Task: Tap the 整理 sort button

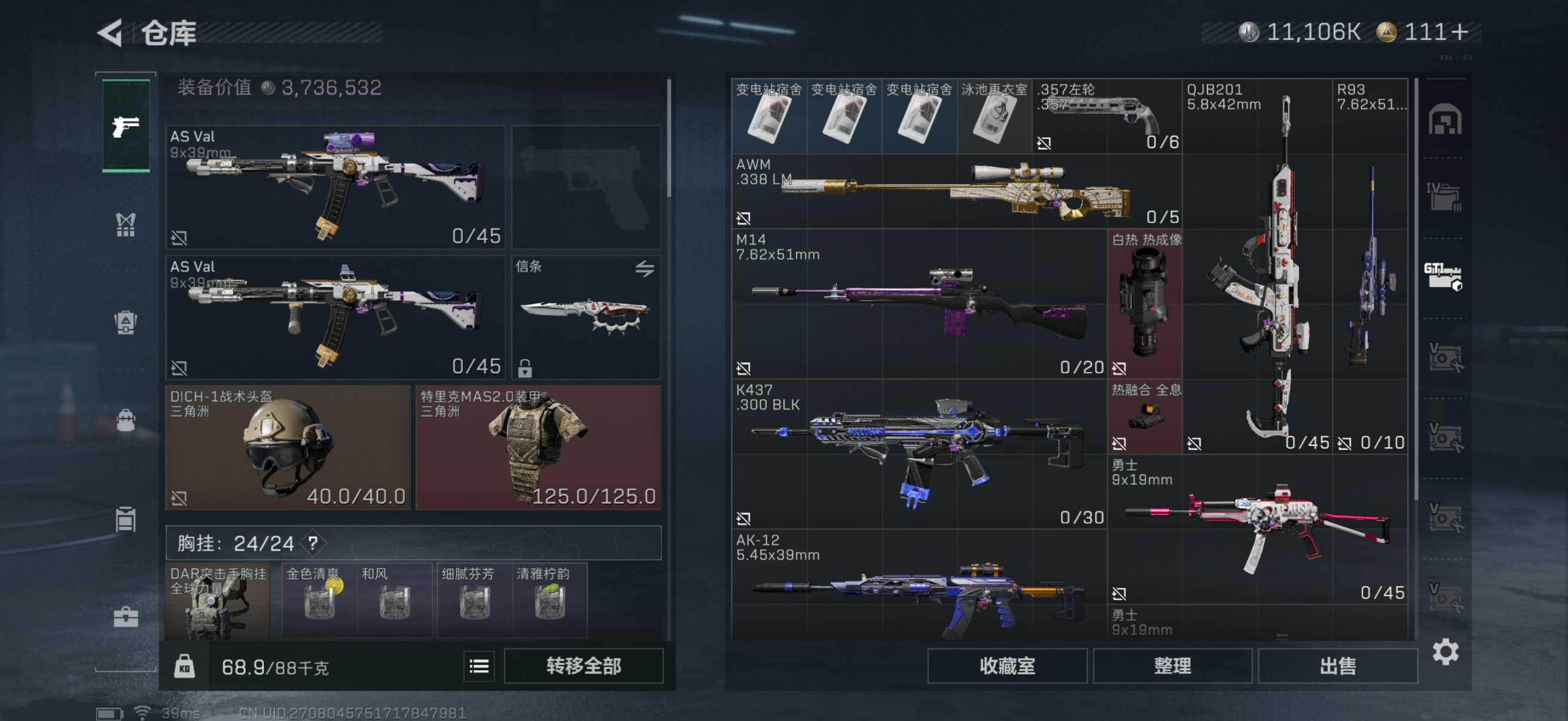Action: (1172, 665)
